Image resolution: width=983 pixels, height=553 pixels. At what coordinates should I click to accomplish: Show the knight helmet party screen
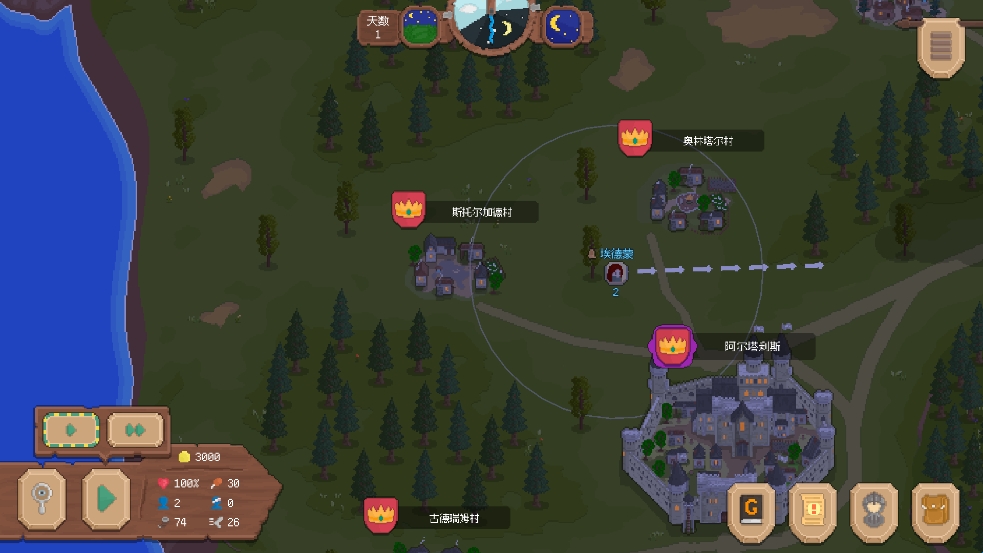pyautogui.click(x=874, y=510)
